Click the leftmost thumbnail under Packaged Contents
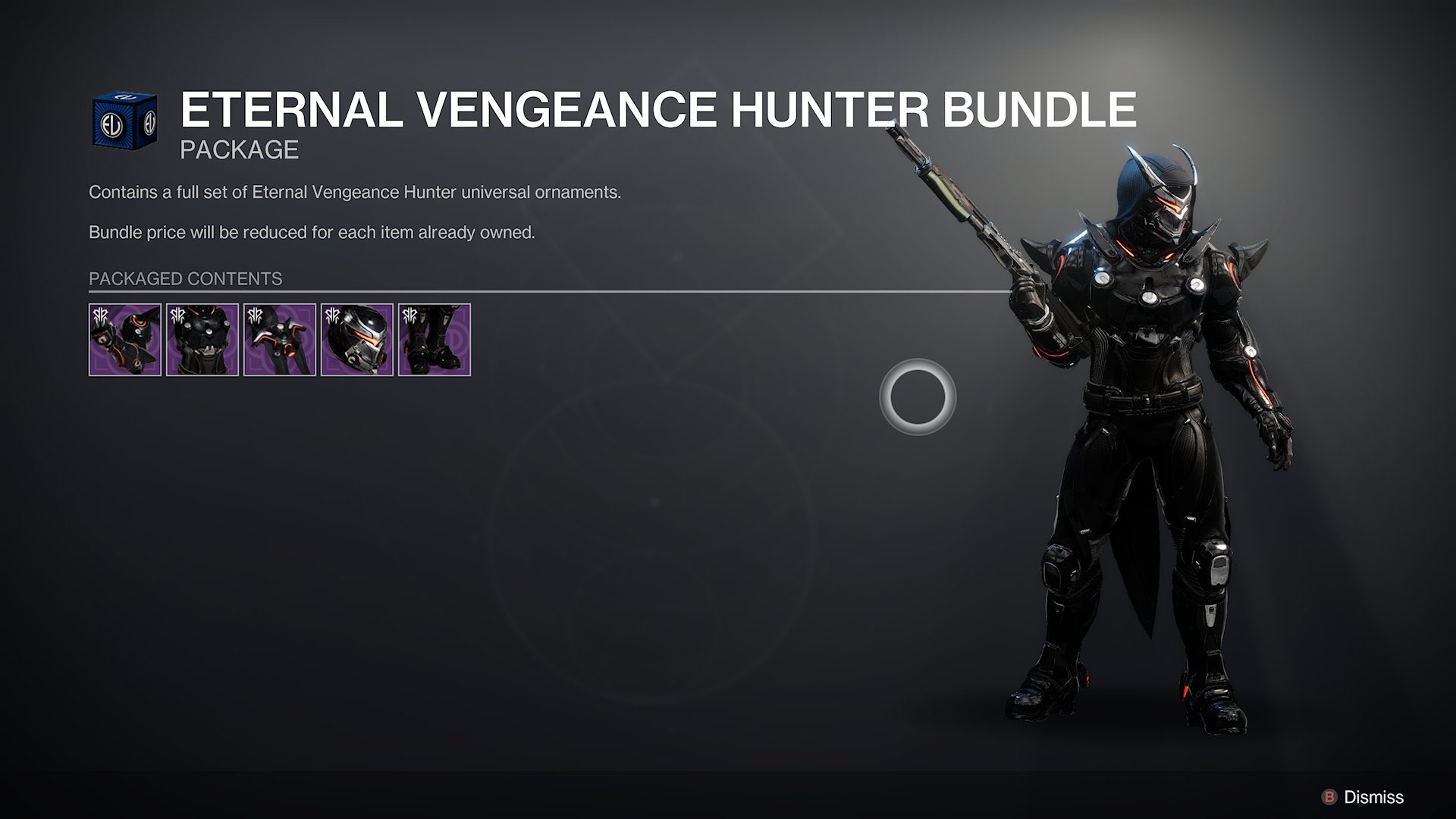1456x819 pixels. 126,339
